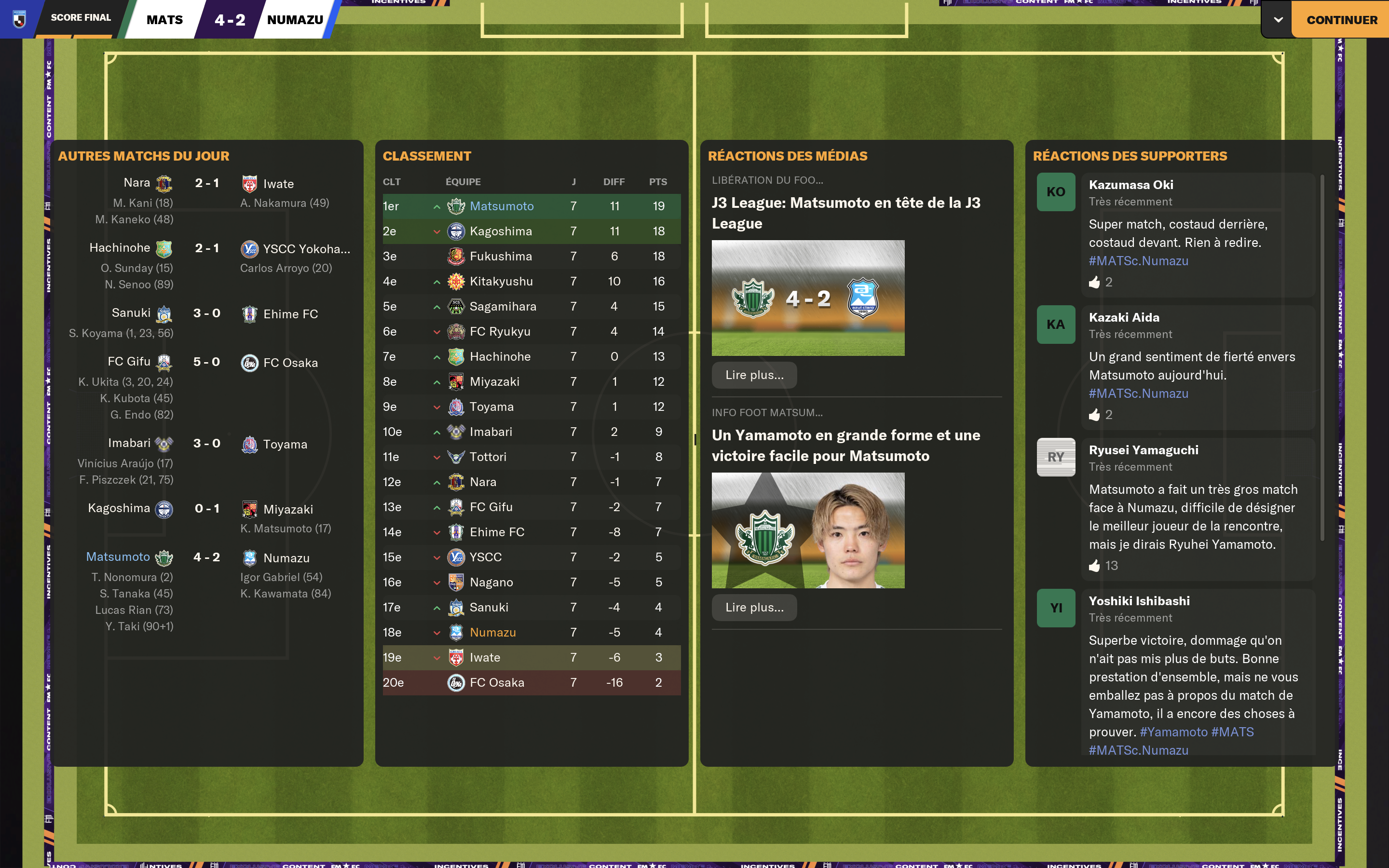Show the Sanuki 3-0 Ehime FC result

click(206, 313)
